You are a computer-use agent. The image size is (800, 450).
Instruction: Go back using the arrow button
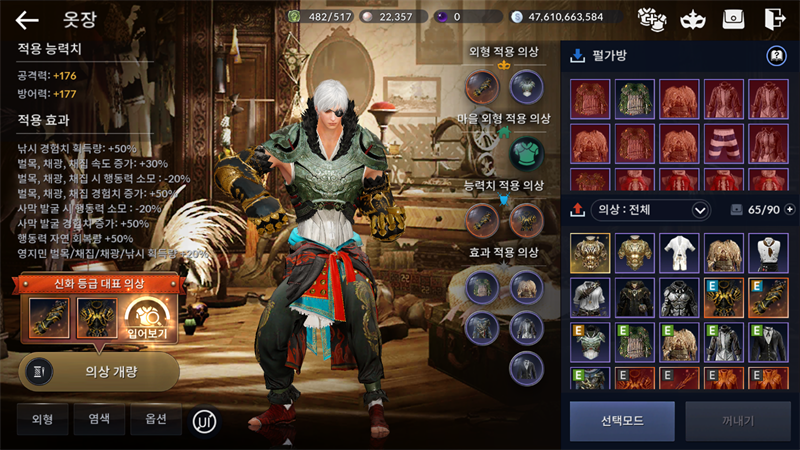tap(27, 19)
